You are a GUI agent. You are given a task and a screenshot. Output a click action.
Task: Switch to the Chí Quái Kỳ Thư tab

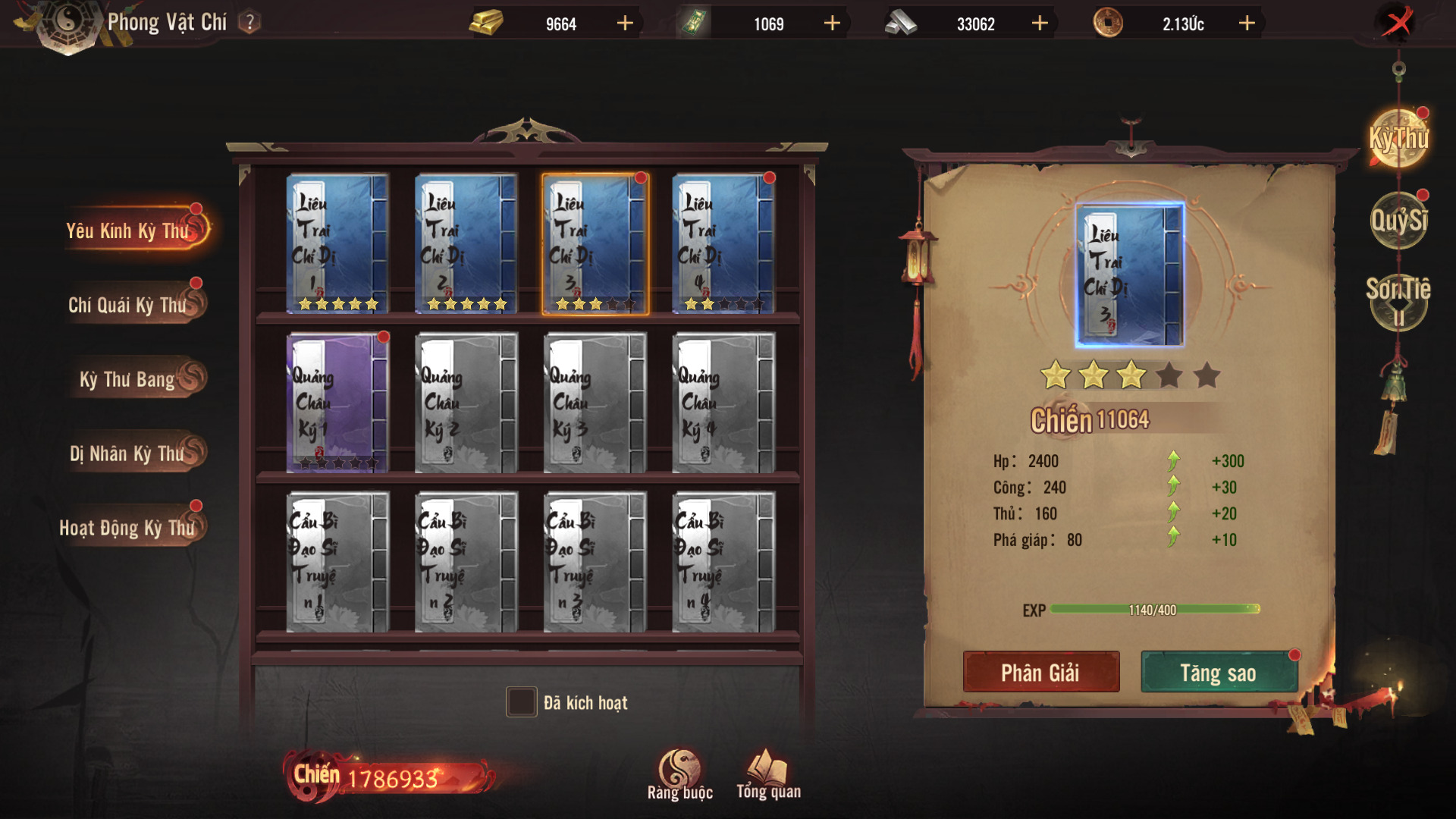pos(130,305)
